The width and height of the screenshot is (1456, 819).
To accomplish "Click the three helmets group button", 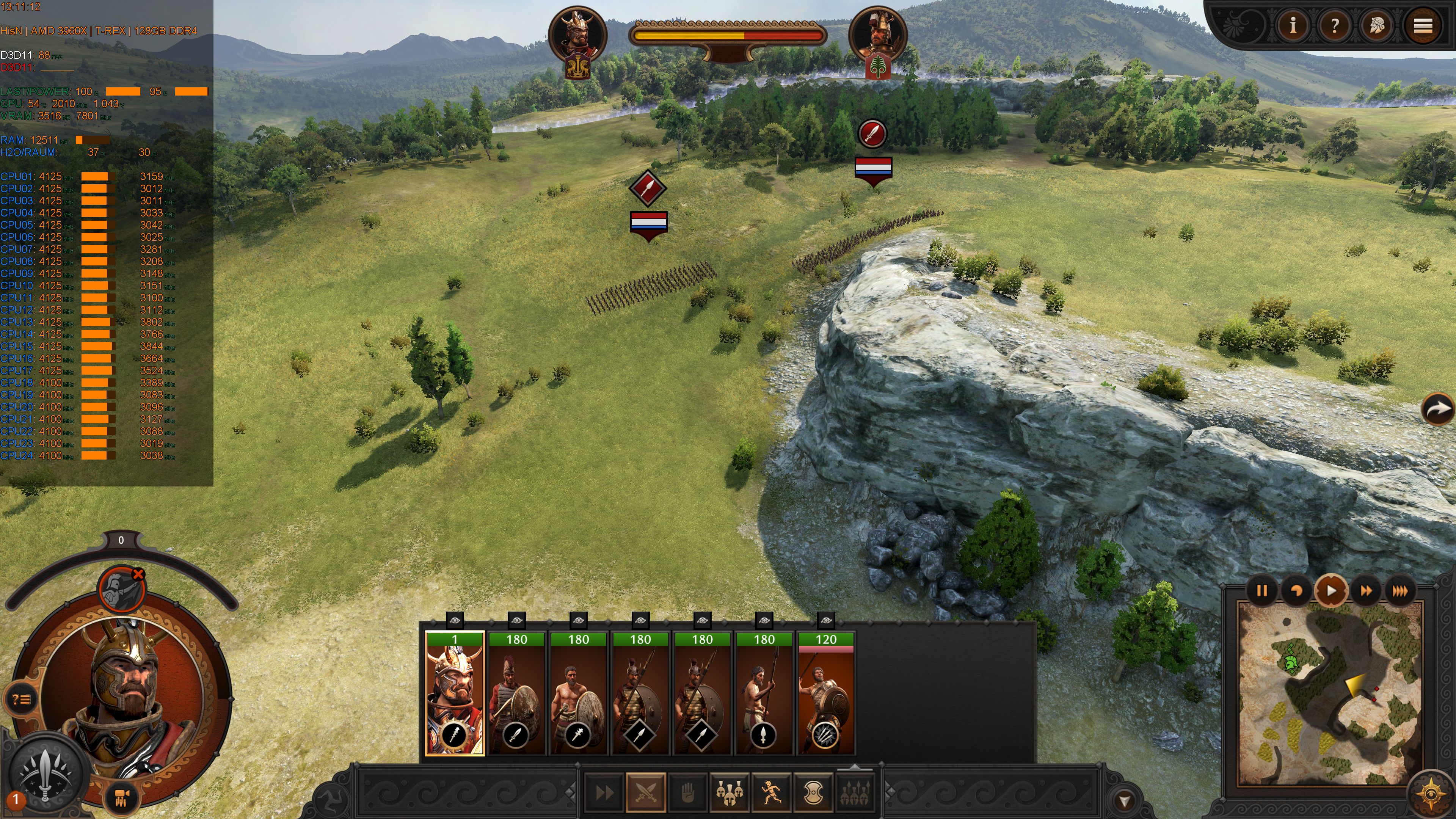I will pyautogui.click(x=729, y=792).
